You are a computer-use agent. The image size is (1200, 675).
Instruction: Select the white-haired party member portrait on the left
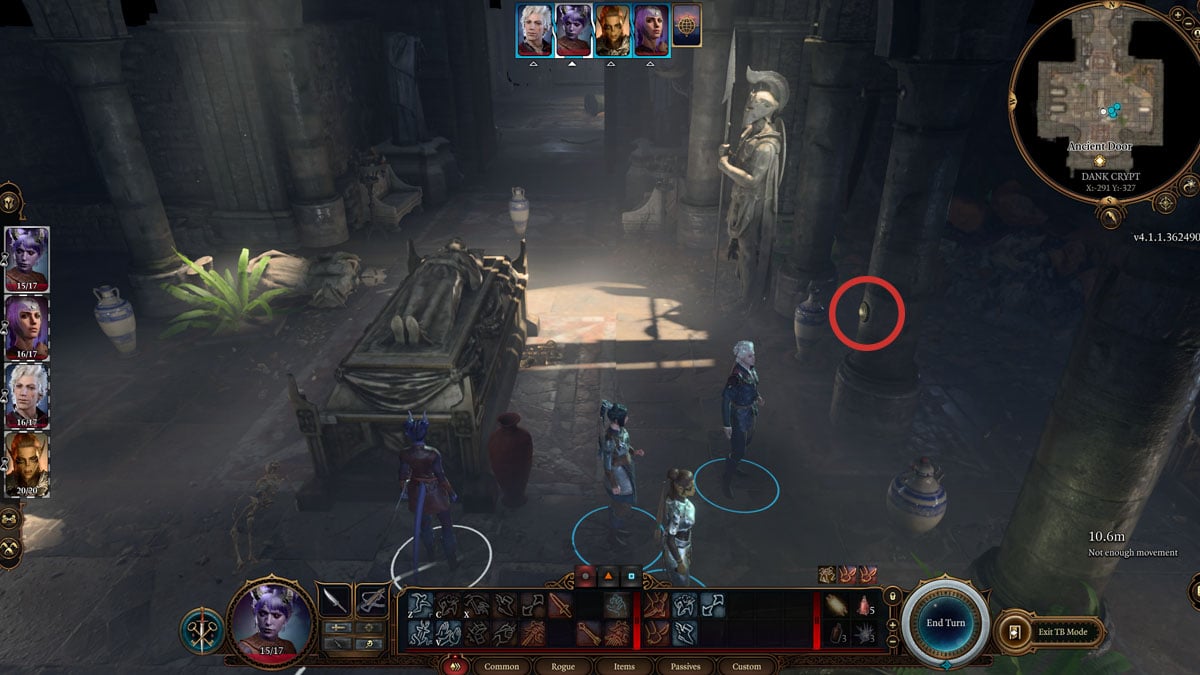coord(27,394)
